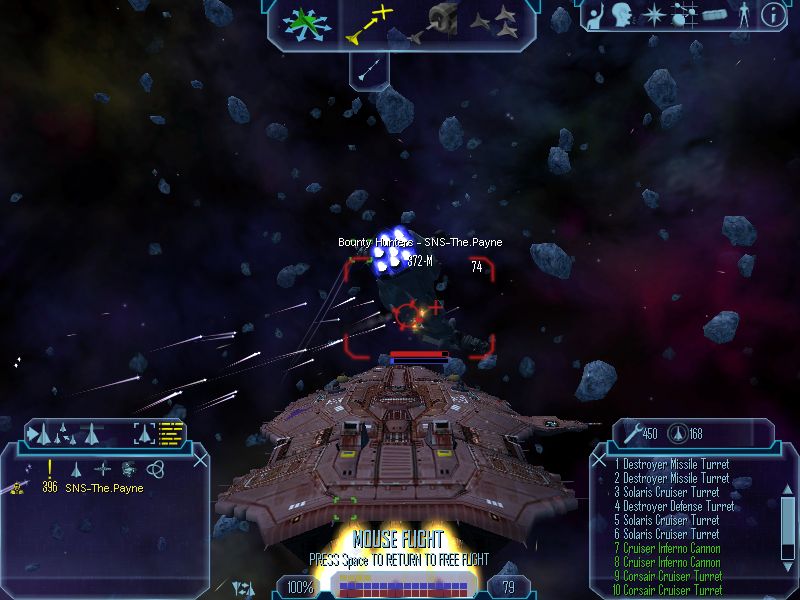Choose the interlocking rings contact filter

click(x=155, y=468)
